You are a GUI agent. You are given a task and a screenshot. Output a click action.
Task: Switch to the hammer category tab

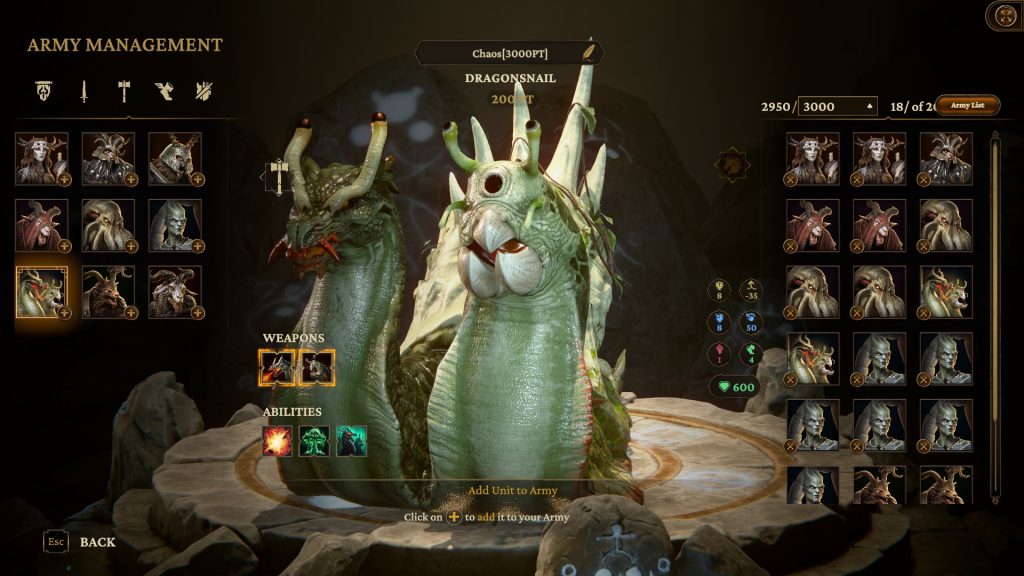click(122, 92)
